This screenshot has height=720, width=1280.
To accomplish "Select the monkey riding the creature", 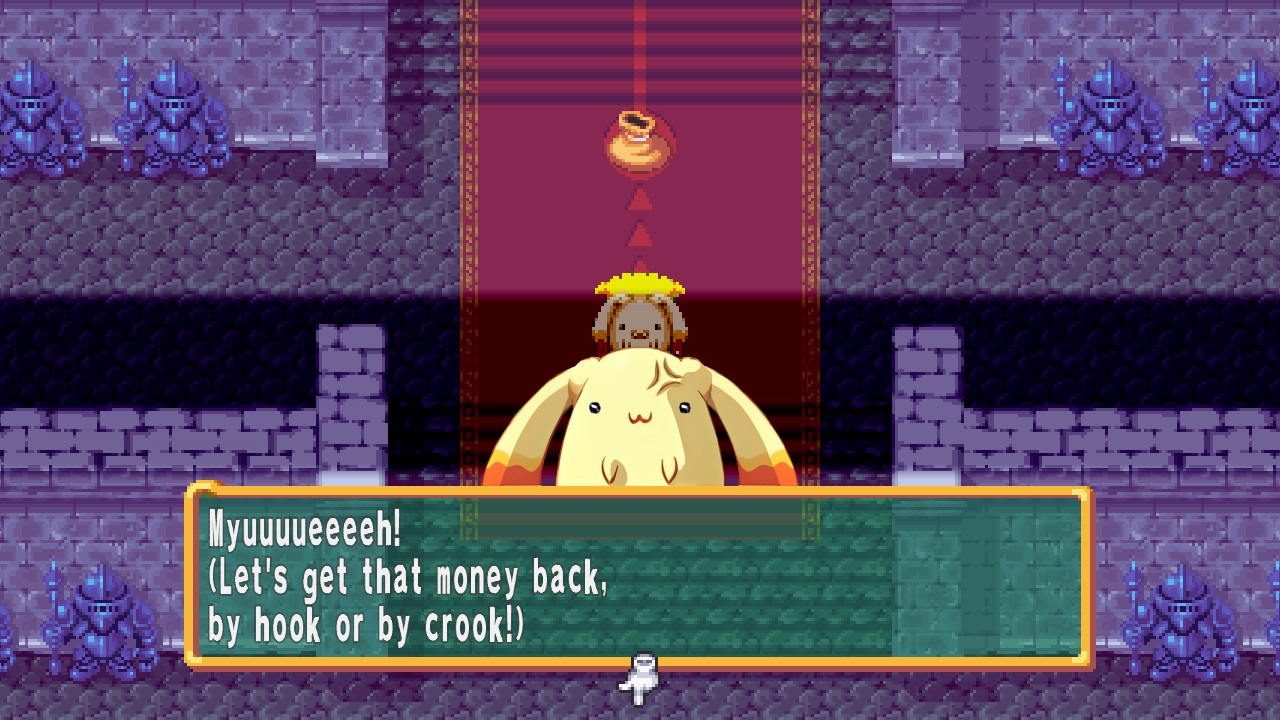I will tap(640, 320).
